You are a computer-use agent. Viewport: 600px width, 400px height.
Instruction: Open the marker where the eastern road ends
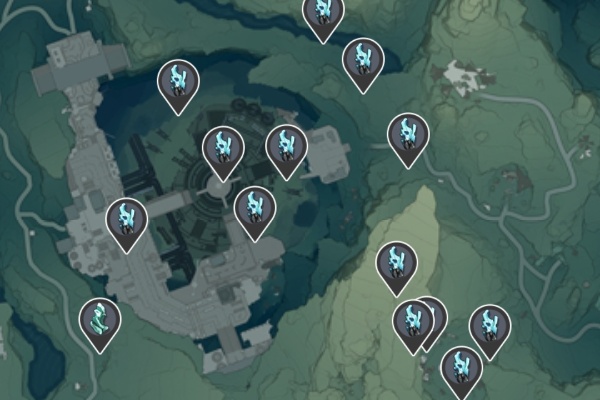click(x=407, y=135)
